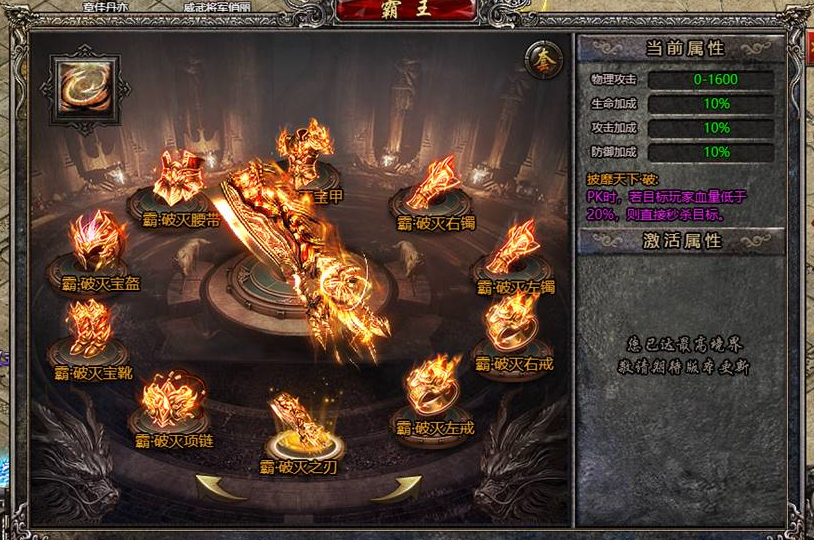Viewport: 814px width, 540px height.
Task: Select the 霸·破灭左镯 bracelet slot
Action: (x=512, y=250)
